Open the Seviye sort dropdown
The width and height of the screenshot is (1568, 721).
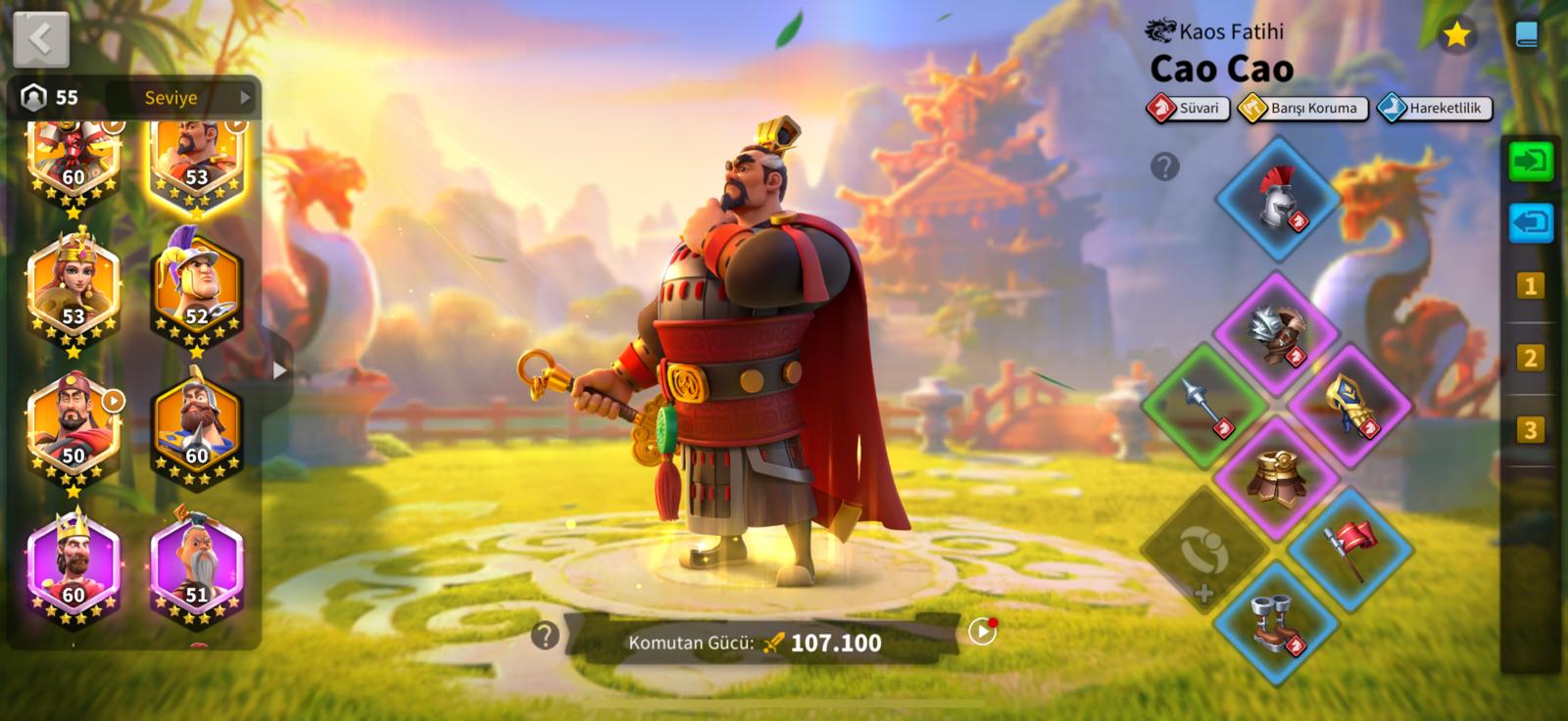(x=183, y=97)
